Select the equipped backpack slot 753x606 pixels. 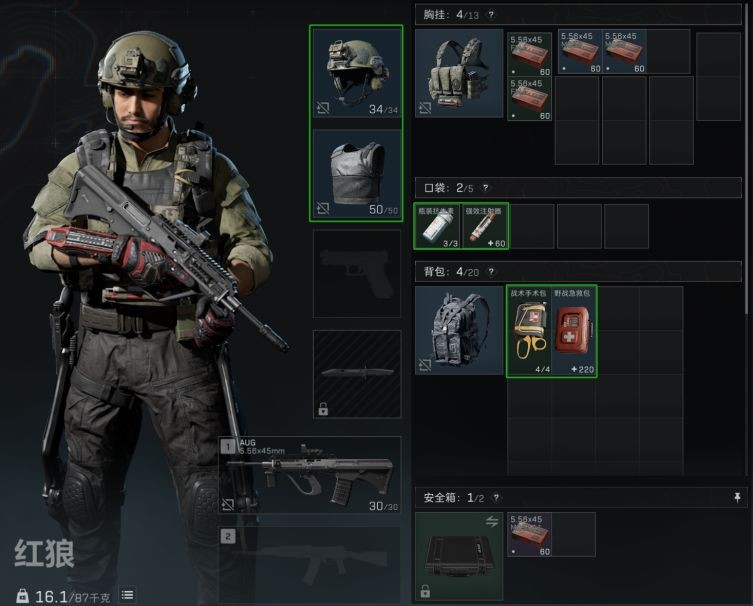point(459,331)
